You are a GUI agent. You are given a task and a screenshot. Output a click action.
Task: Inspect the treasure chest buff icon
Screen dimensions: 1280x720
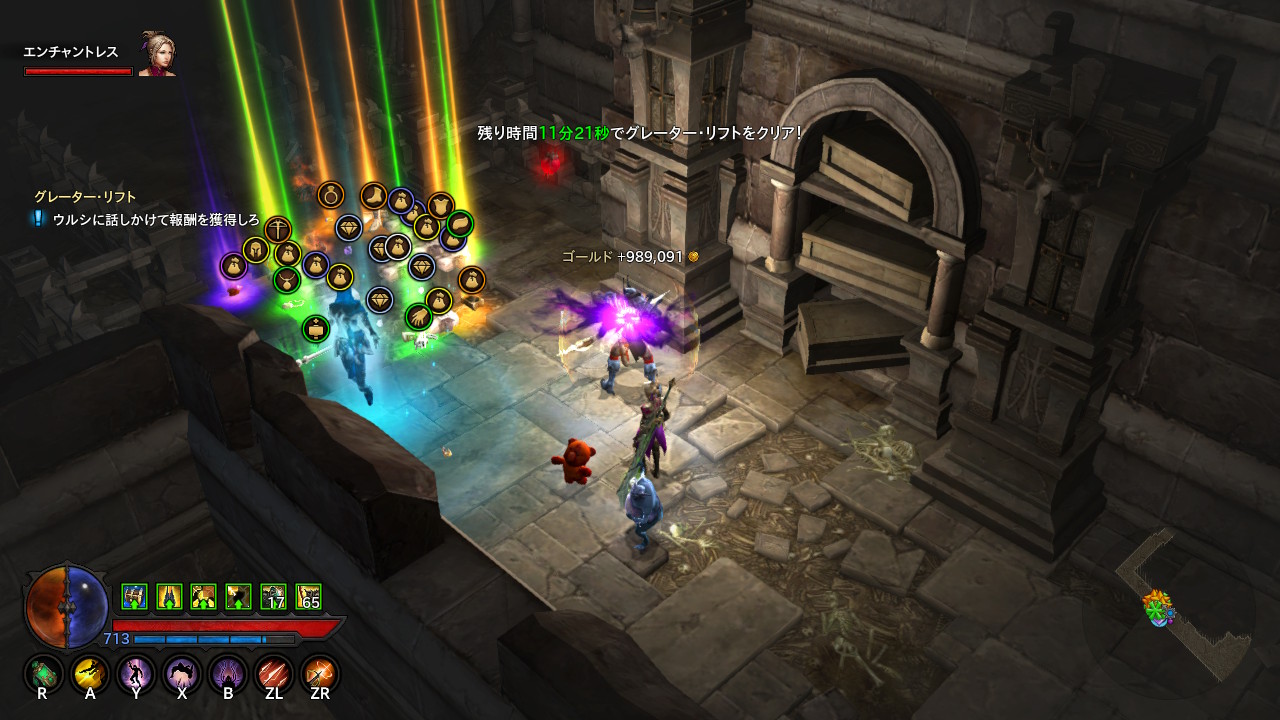[x=135, y=597]
